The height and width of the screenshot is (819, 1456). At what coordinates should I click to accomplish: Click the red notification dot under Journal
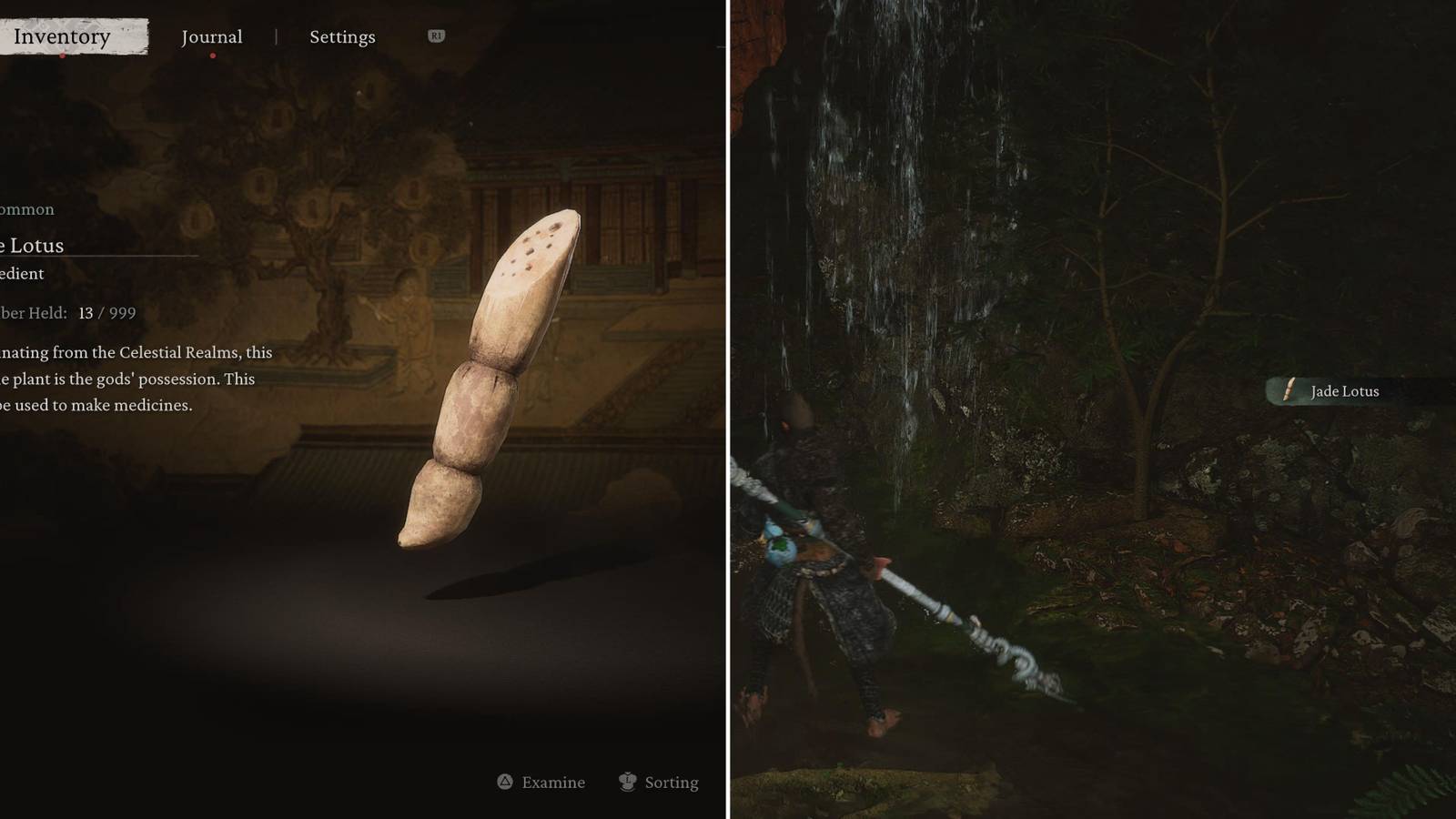[213, 55]
